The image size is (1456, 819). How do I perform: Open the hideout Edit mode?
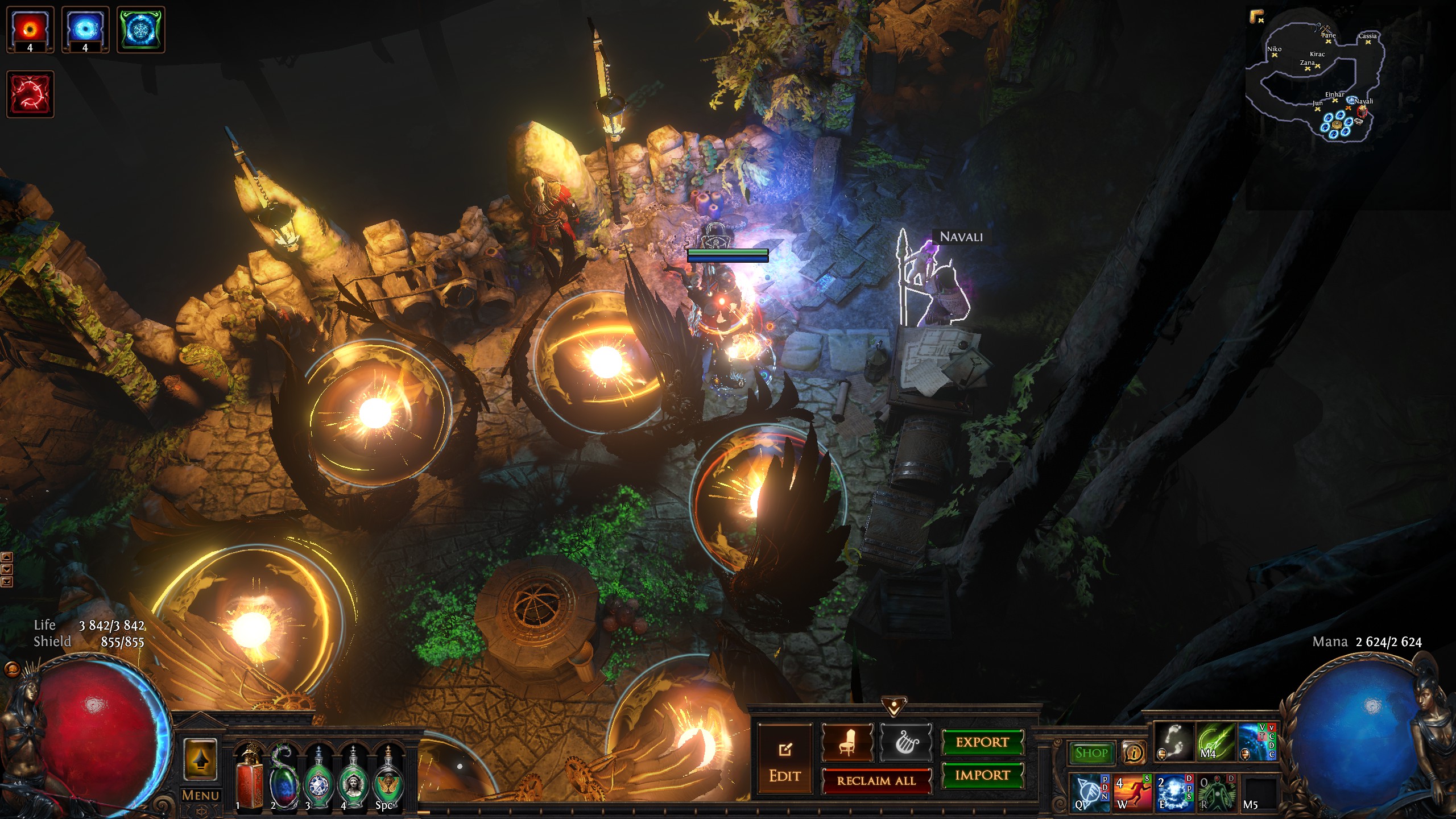[x=785, y=760]
